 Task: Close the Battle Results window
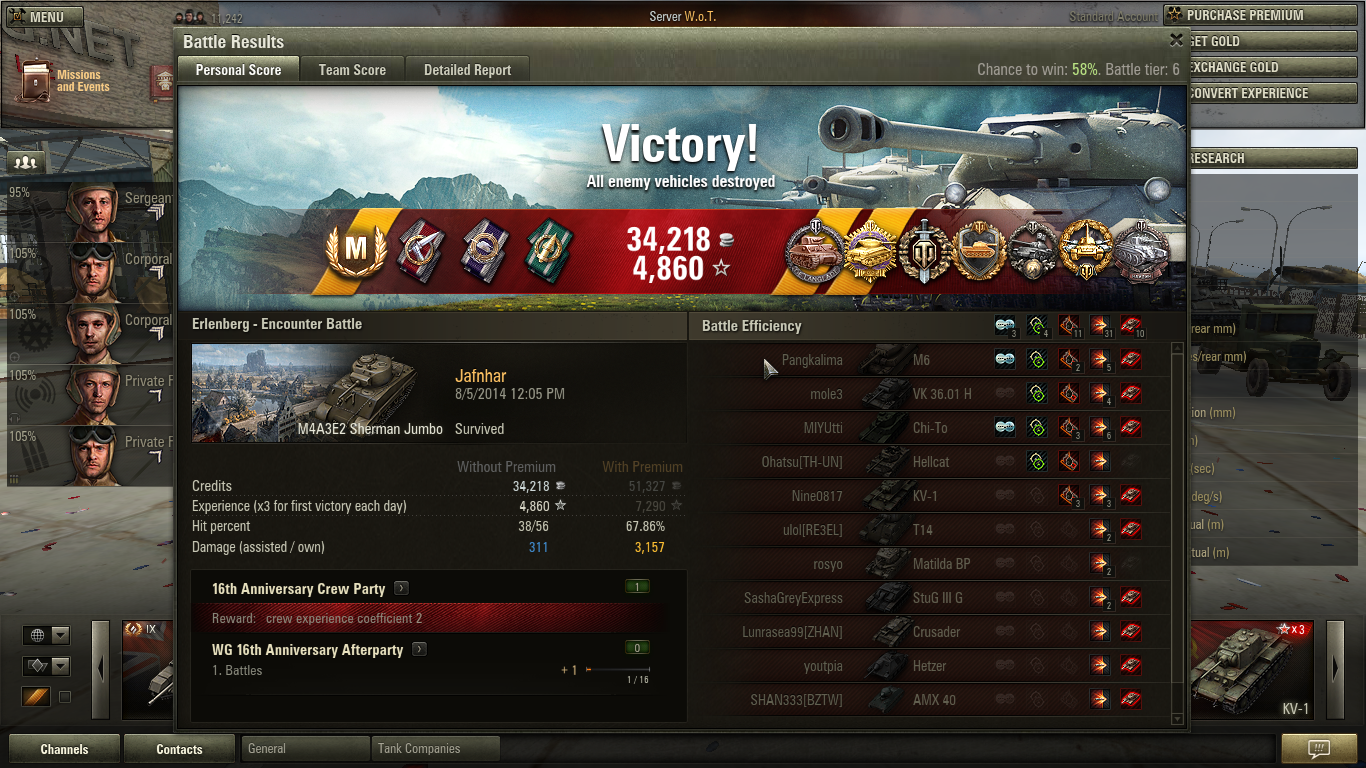pos(1176,40)
